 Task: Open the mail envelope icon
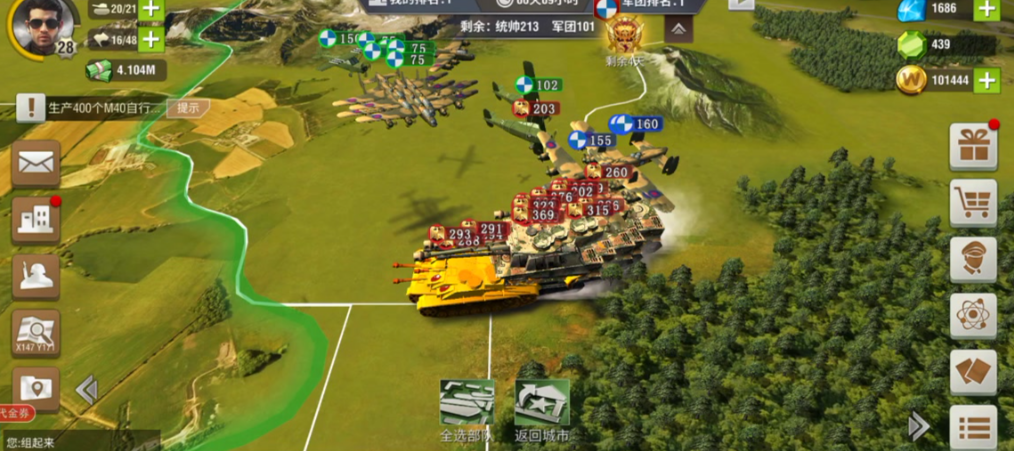tap(35, 163)
